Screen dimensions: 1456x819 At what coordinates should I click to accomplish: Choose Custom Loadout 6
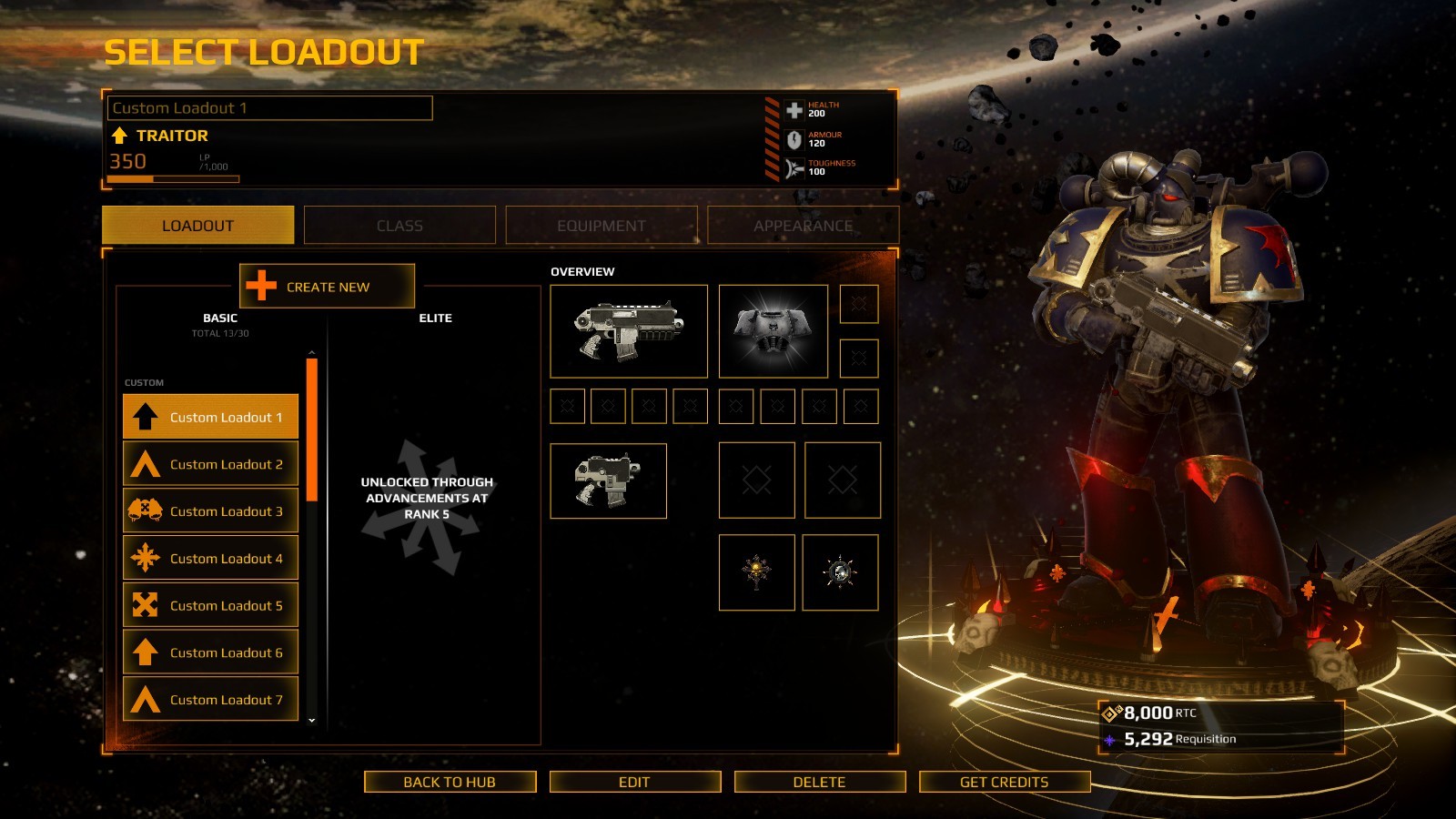[210, 652]
